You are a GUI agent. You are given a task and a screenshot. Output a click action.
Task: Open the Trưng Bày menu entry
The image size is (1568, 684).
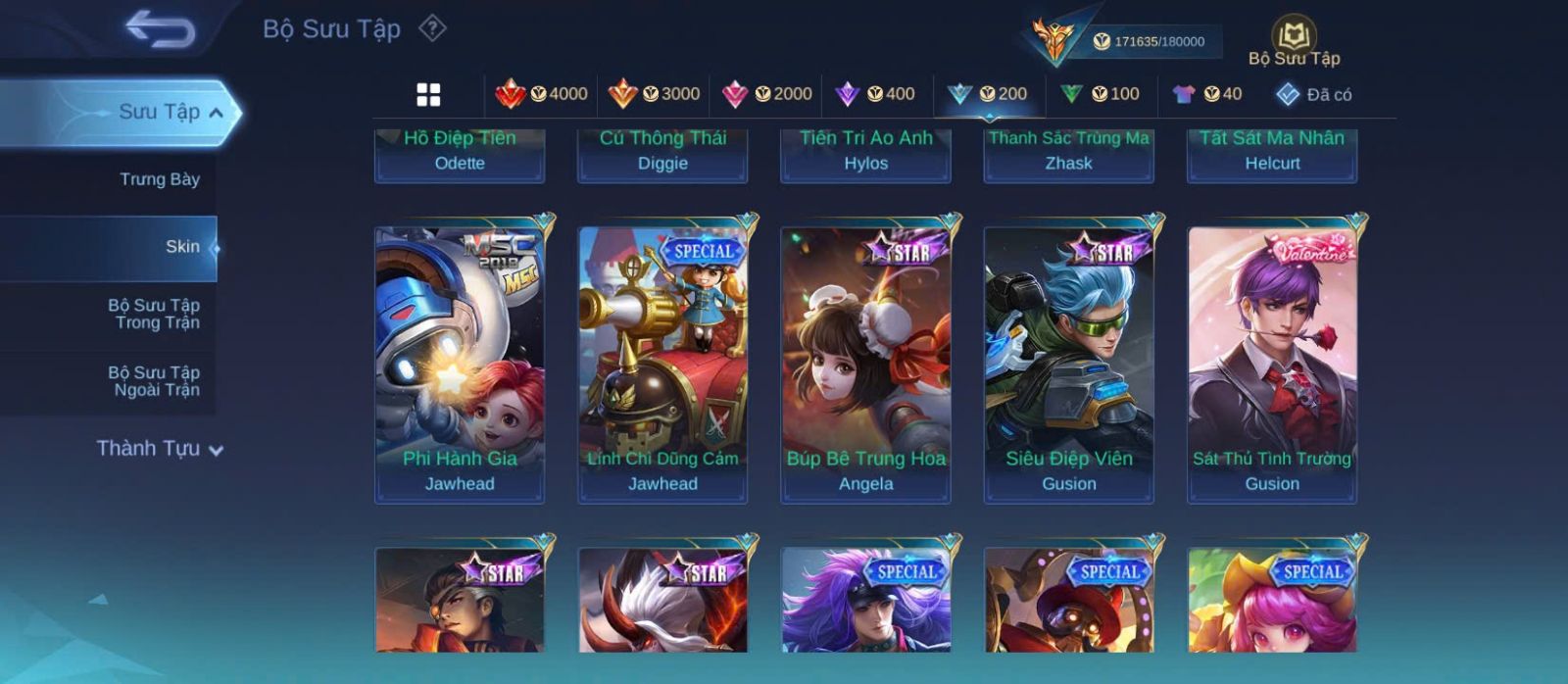click(x=159, y=179)
